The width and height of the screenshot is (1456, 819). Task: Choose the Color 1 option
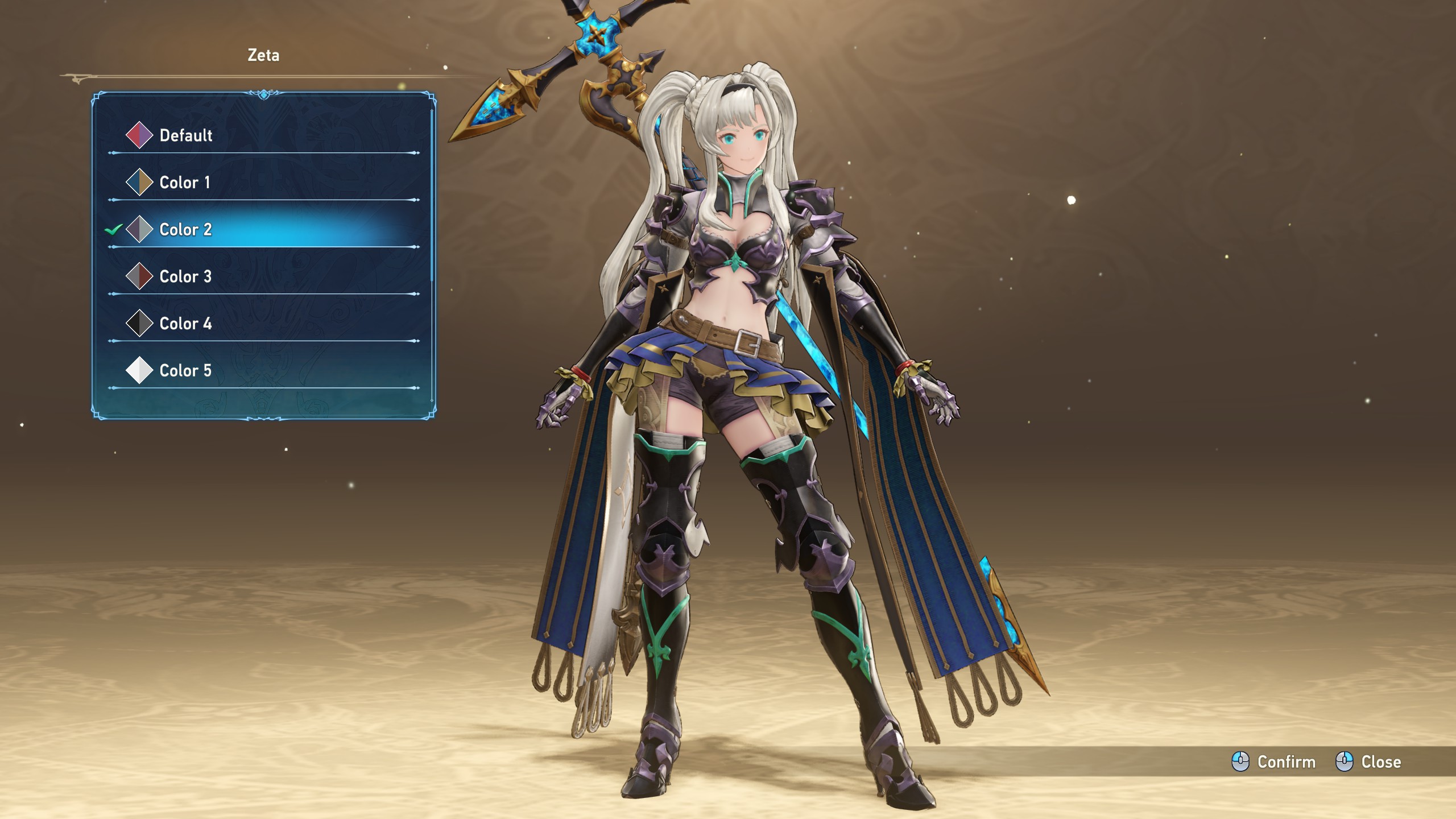pyautogui.click(x=184, y=183)
